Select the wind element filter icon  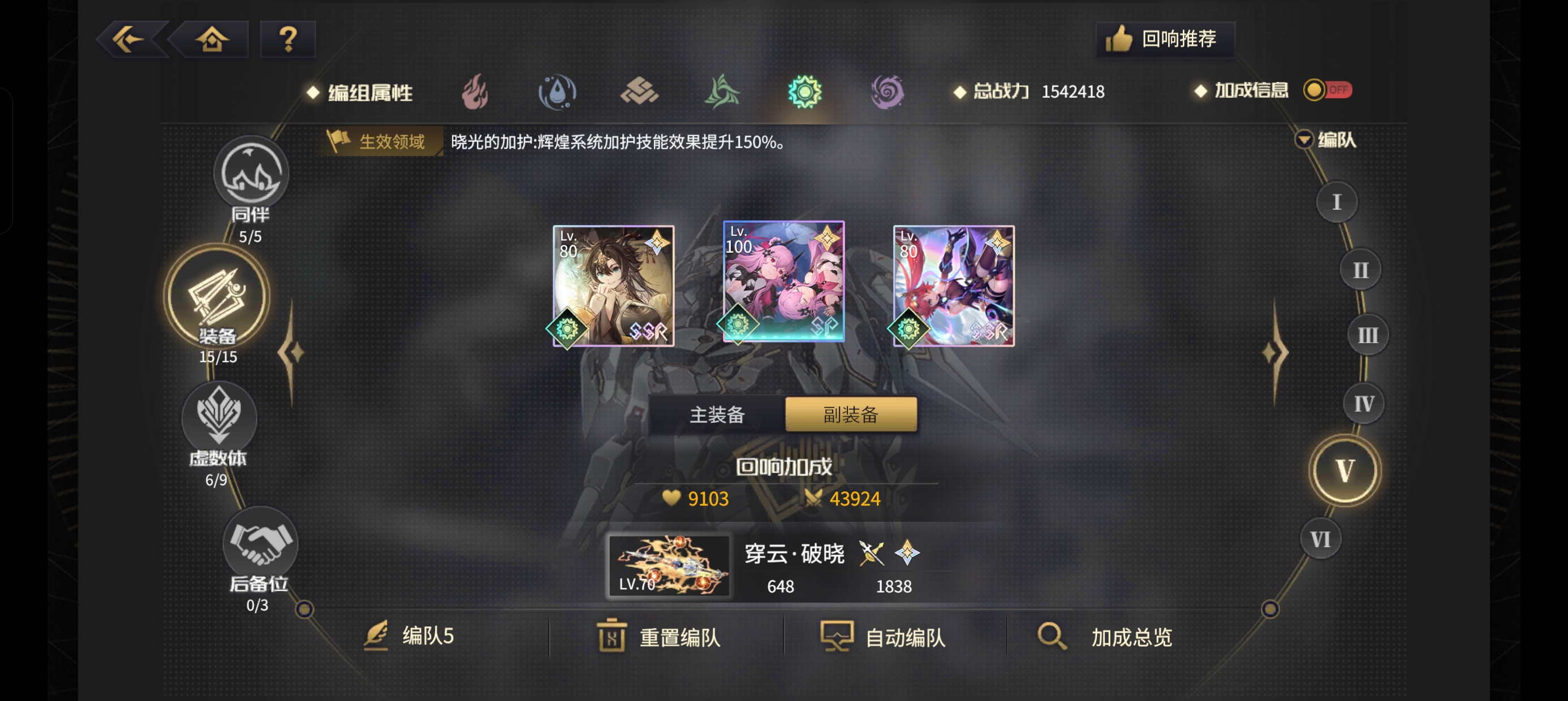(722, 91)
